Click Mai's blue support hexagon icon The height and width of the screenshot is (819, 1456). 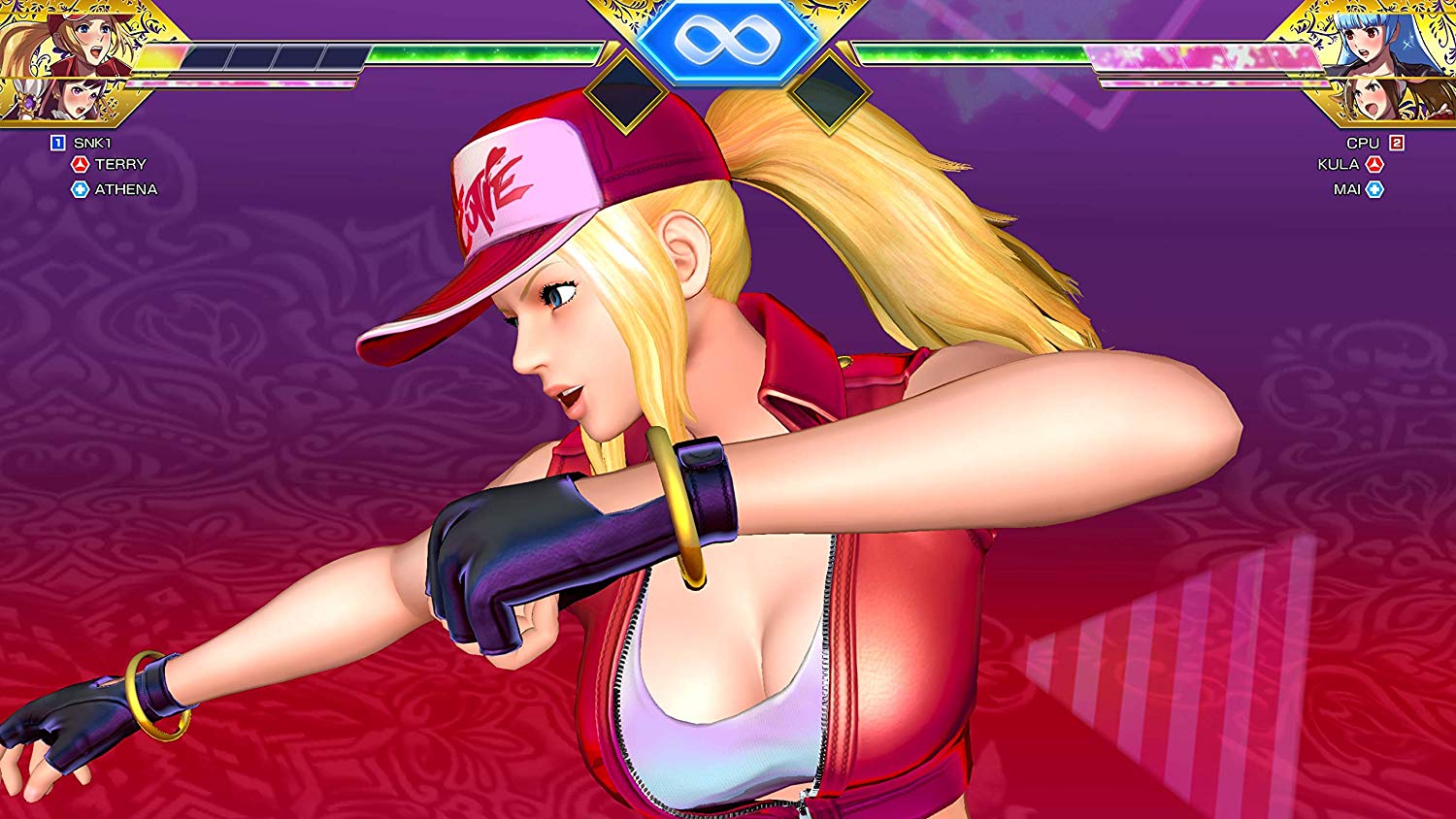1373,187
